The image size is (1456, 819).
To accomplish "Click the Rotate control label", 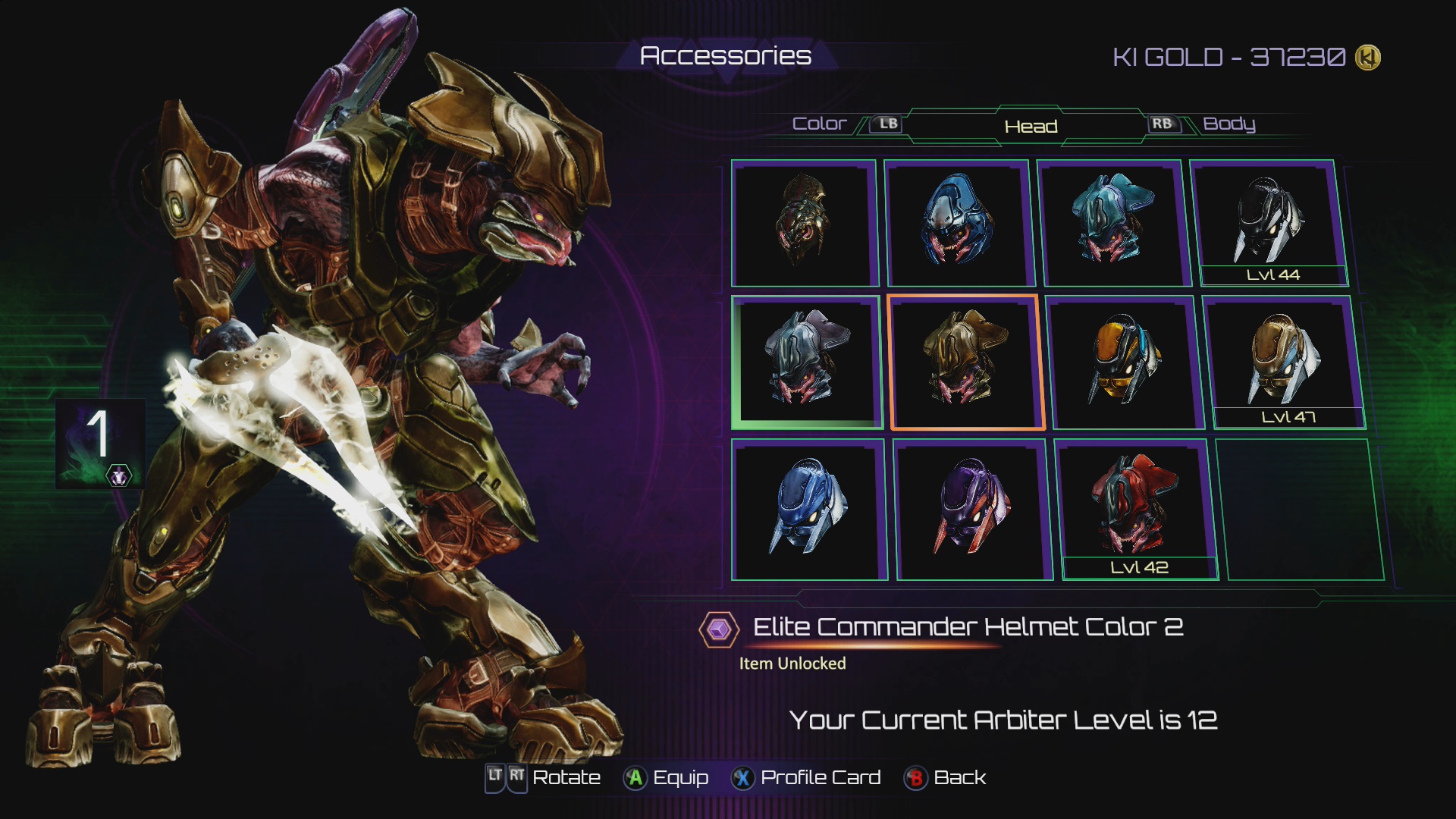I will click(x=566, y=778).
